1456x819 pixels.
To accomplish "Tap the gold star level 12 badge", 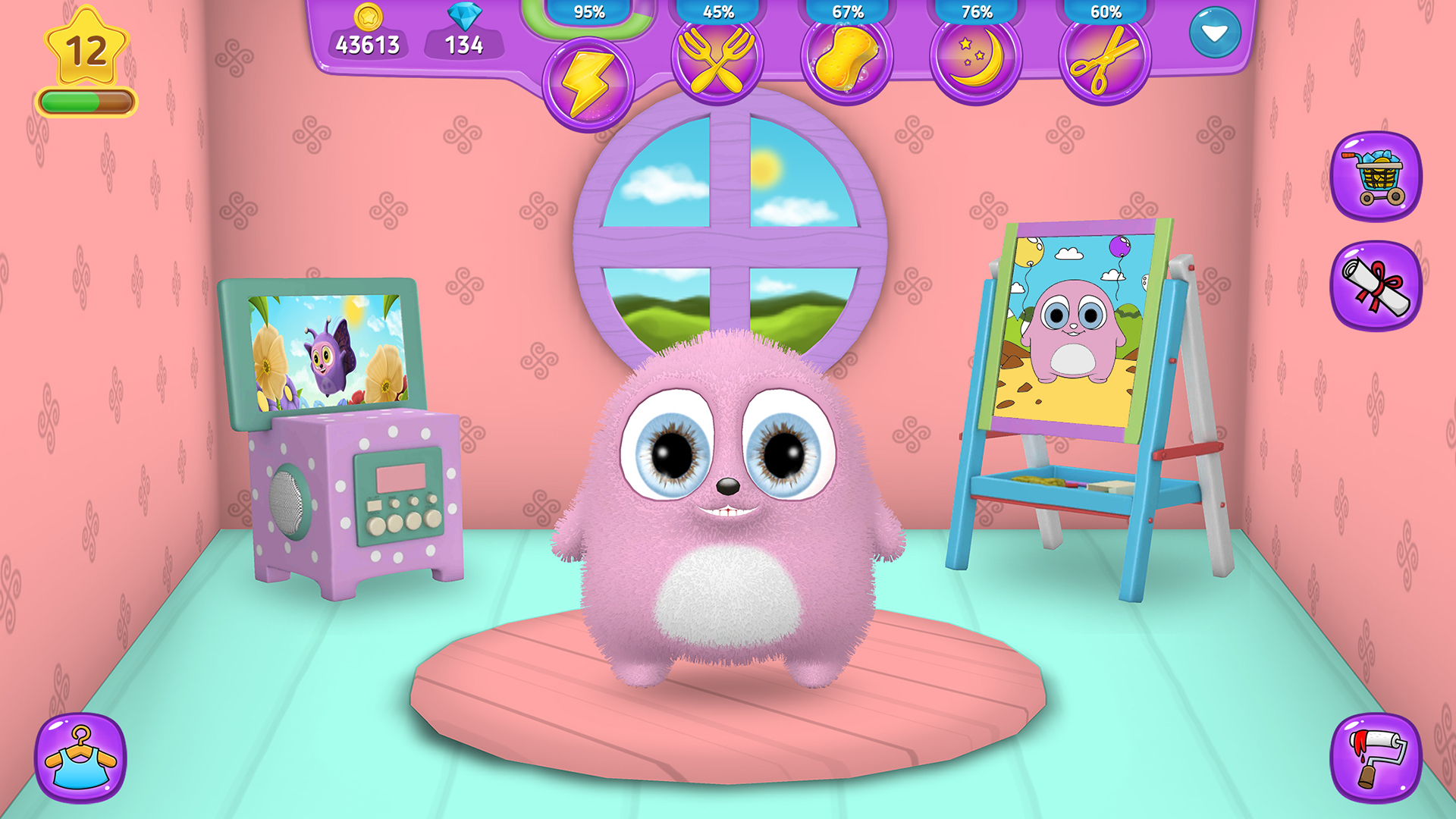I will (87, 47).
